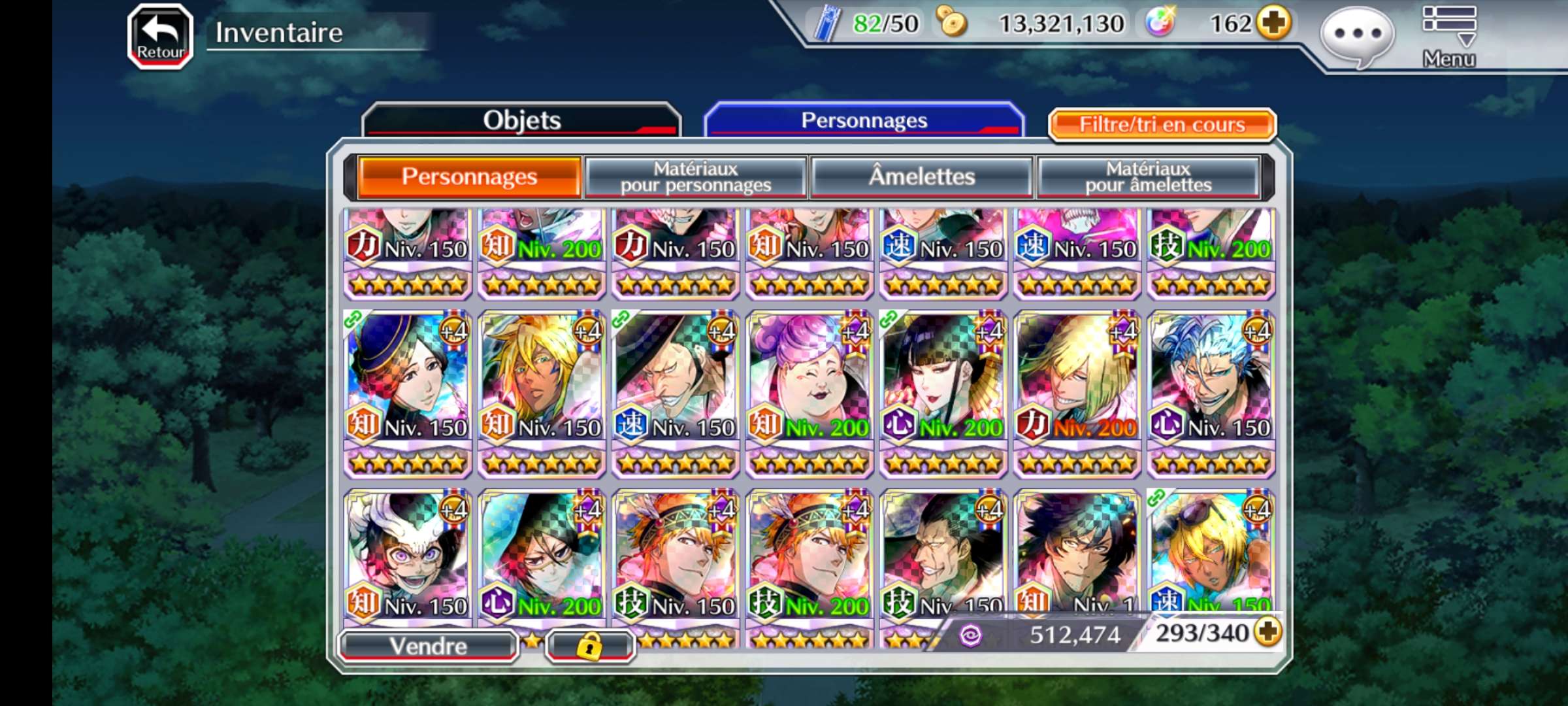Open Matériaux pour âmelettes tab
1568x706 pixels.
tap(1148, 176)
